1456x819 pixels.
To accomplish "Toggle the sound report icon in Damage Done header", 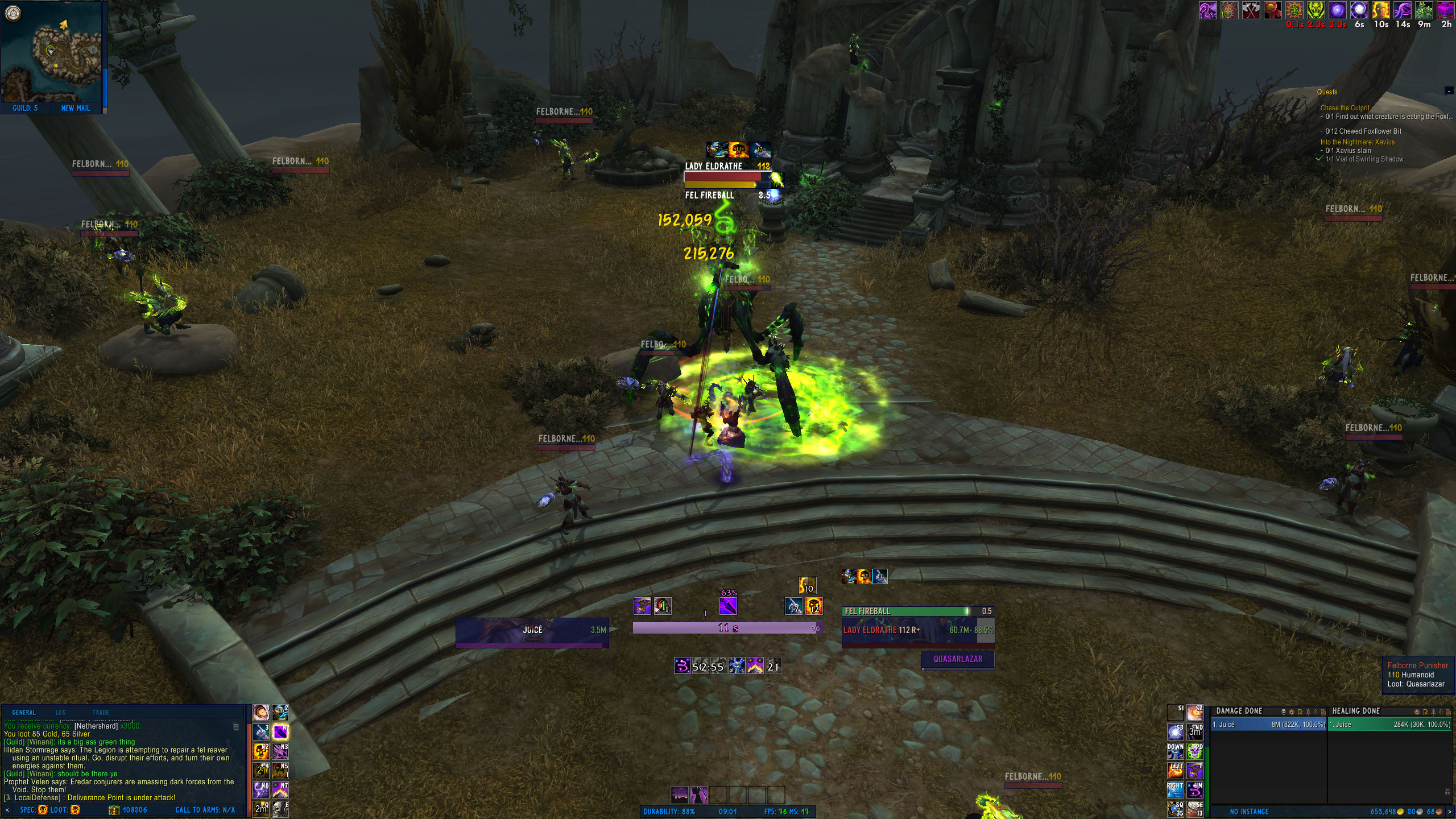I will 1316,712.
